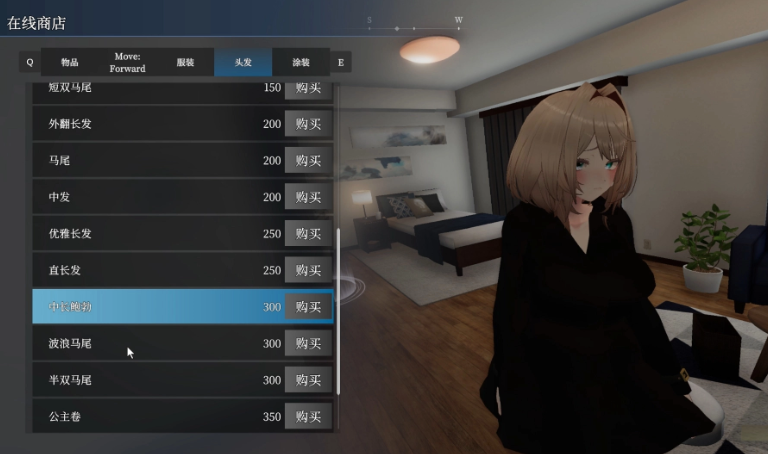Click 购买 next to 马尾
Viewport: 768px width, 454px height.
308,160
